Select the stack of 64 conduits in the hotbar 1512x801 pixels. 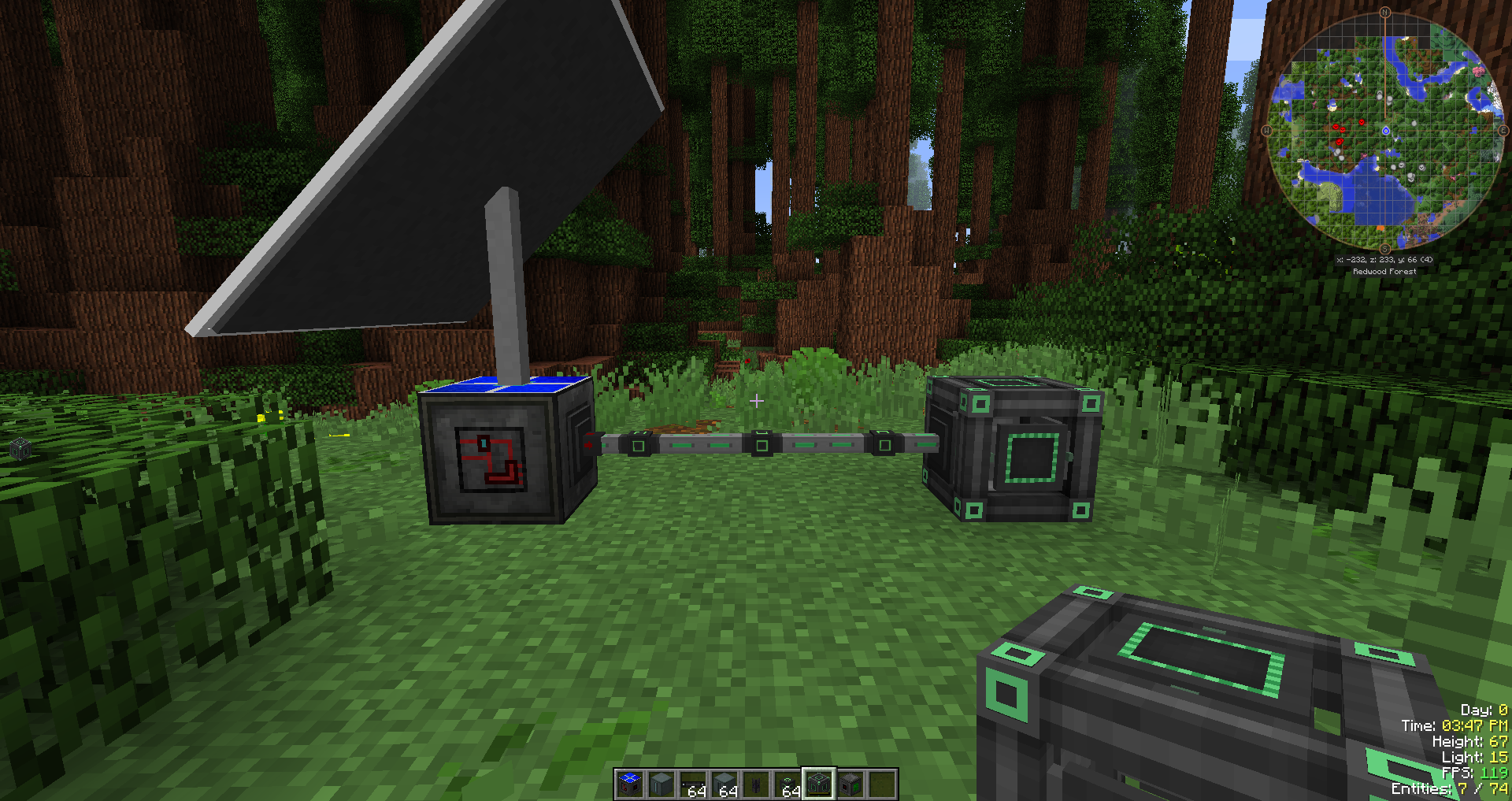[692, 786]
